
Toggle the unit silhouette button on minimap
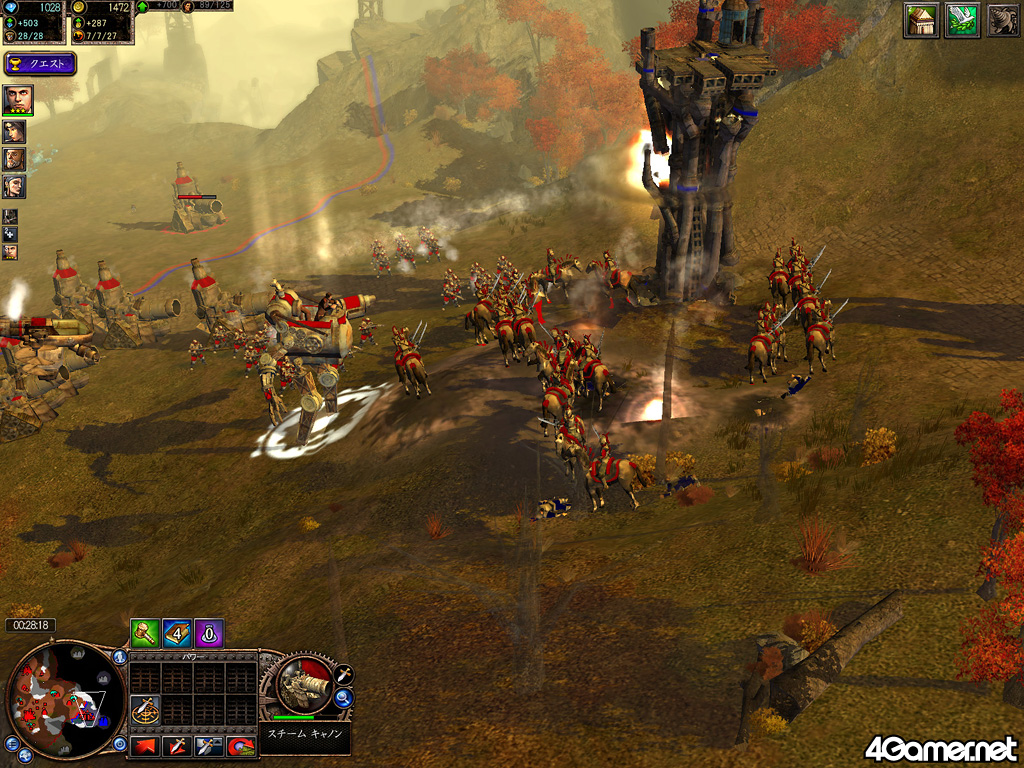pos(119,658)
